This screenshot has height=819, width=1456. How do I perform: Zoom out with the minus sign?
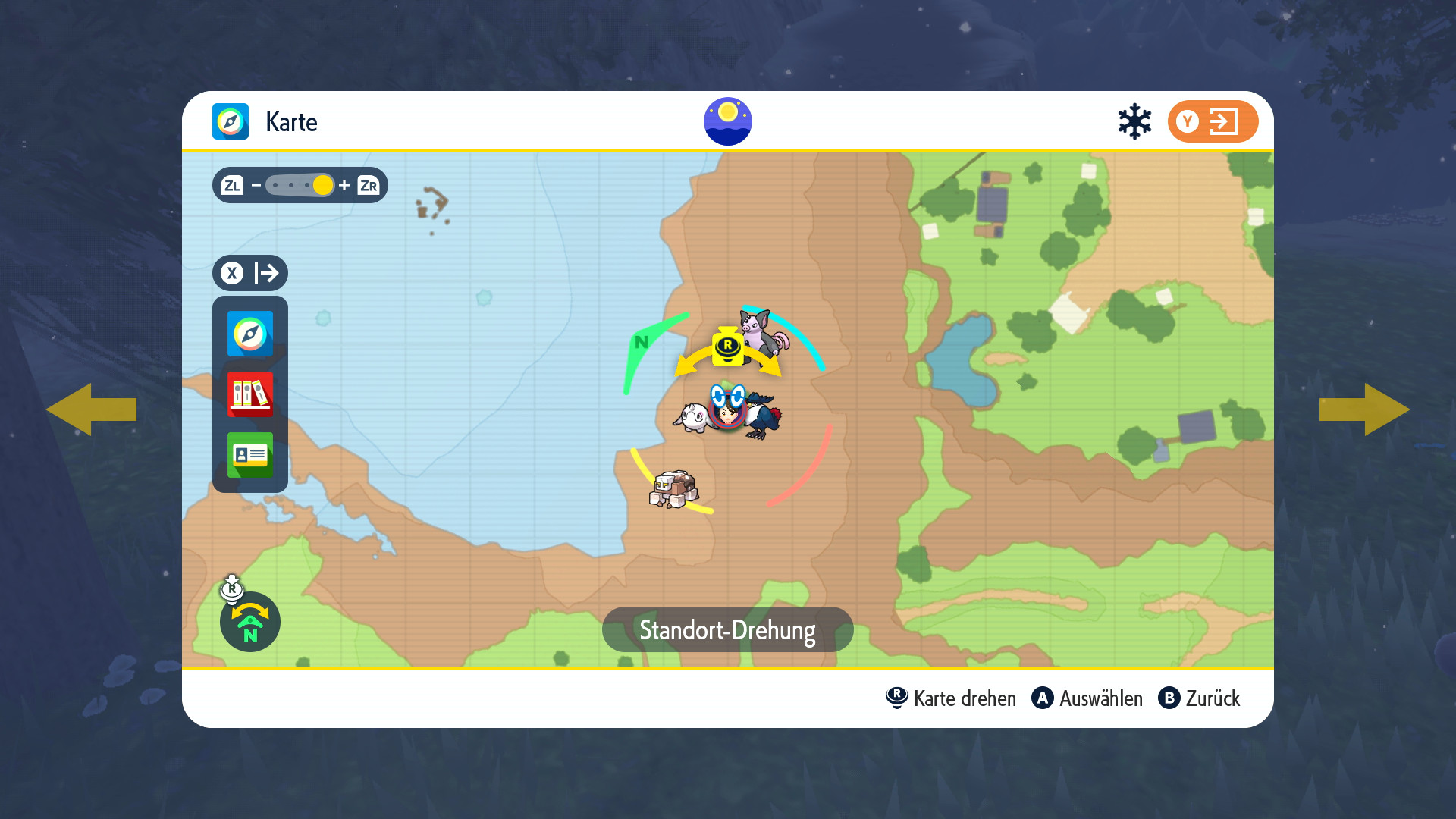pos(256,185)
